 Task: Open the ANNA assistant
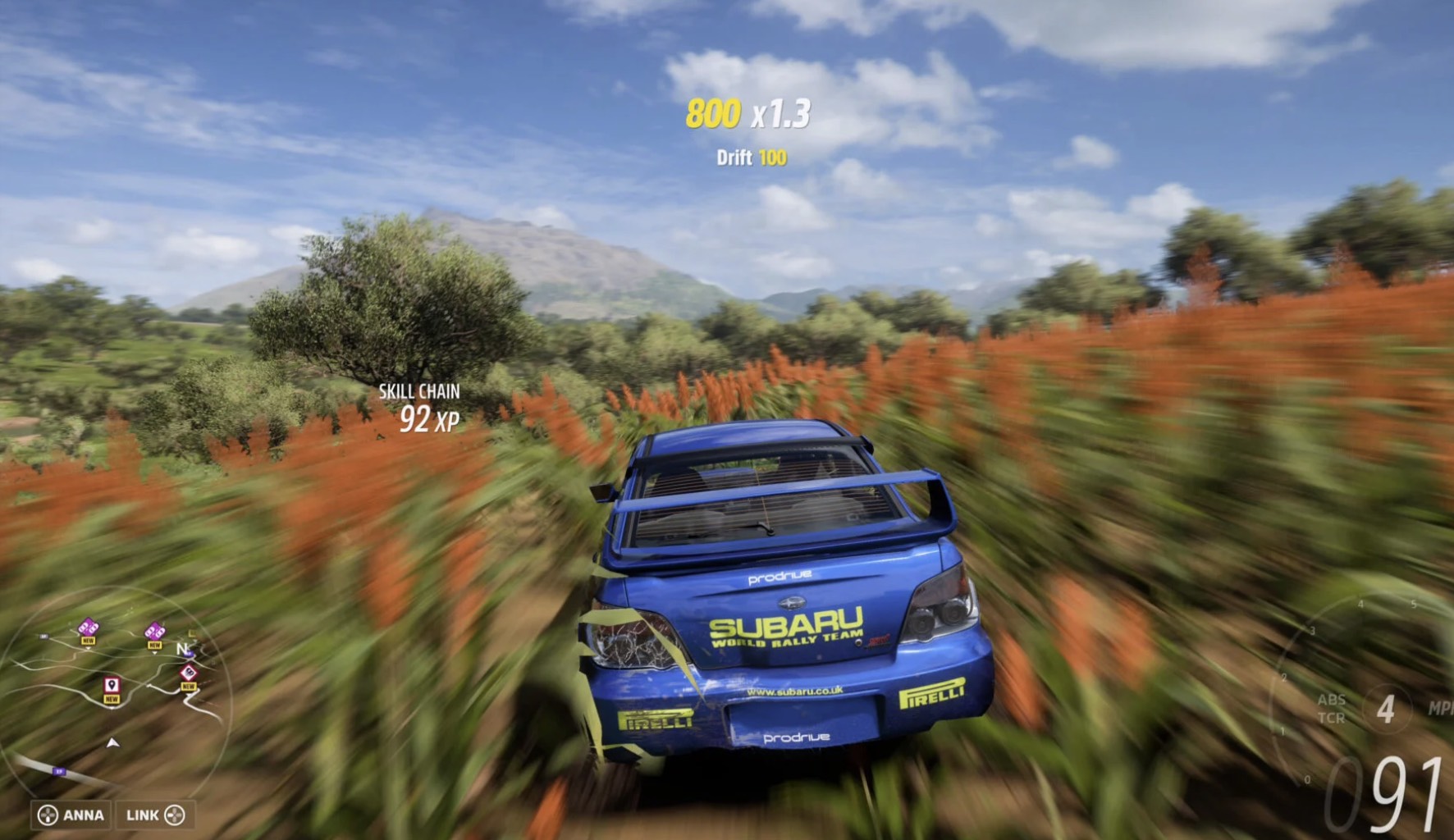pyautogui.click(x=72, y=815)
